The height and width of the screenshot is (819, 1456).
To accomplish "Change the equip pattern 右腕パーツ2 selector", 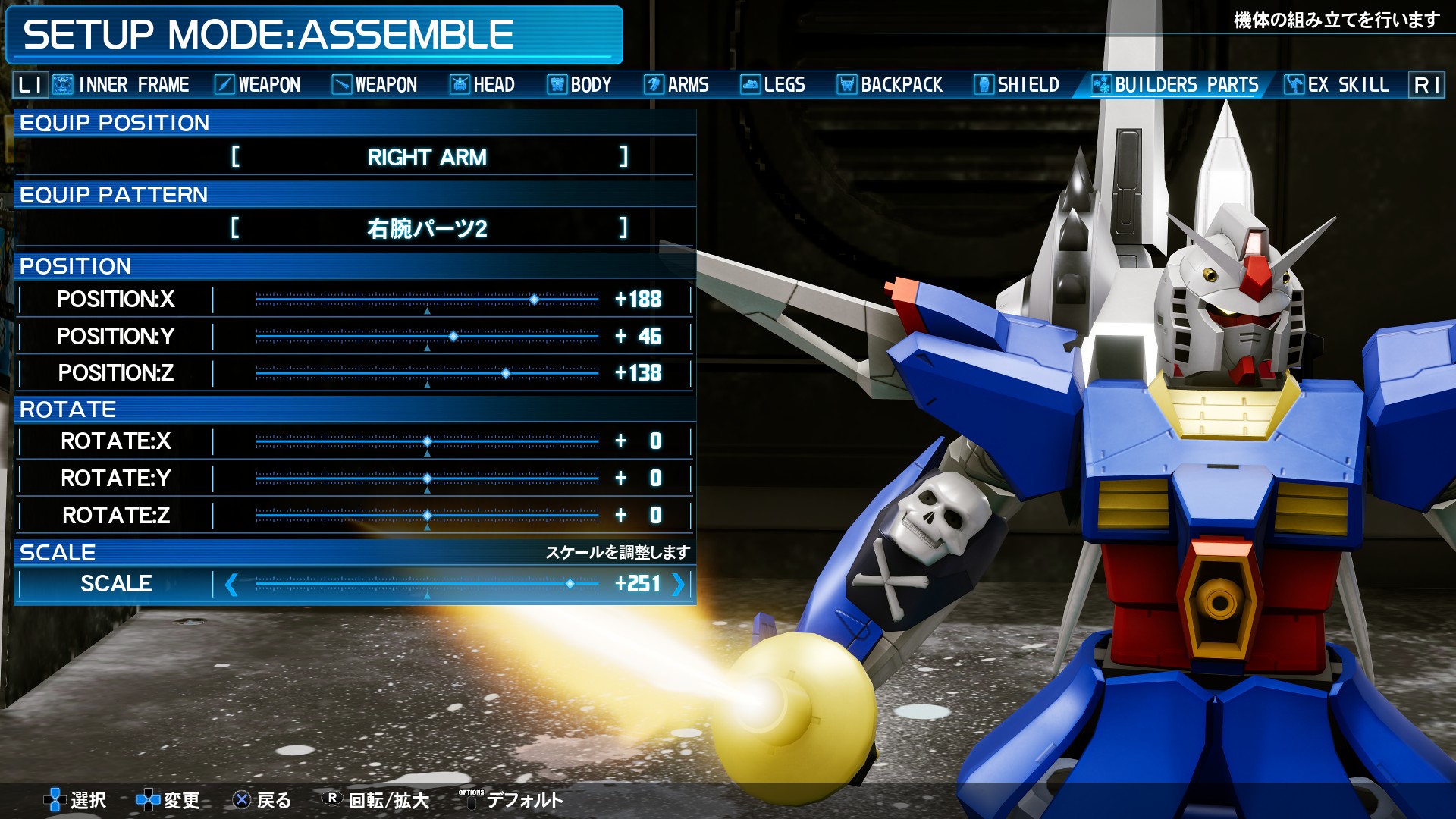I will [428, 228].
